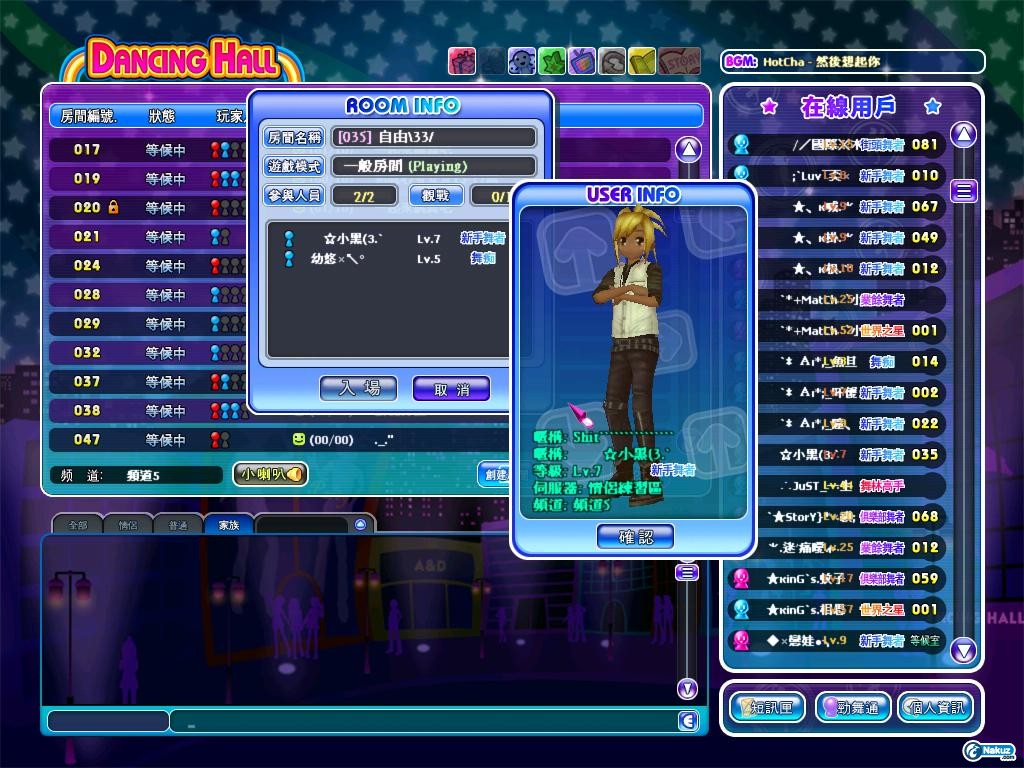Confirm the User Info popup with 確認
The height and width of the screenshot is (768, 1024).
pyautogui.click(x=635, y=537)
